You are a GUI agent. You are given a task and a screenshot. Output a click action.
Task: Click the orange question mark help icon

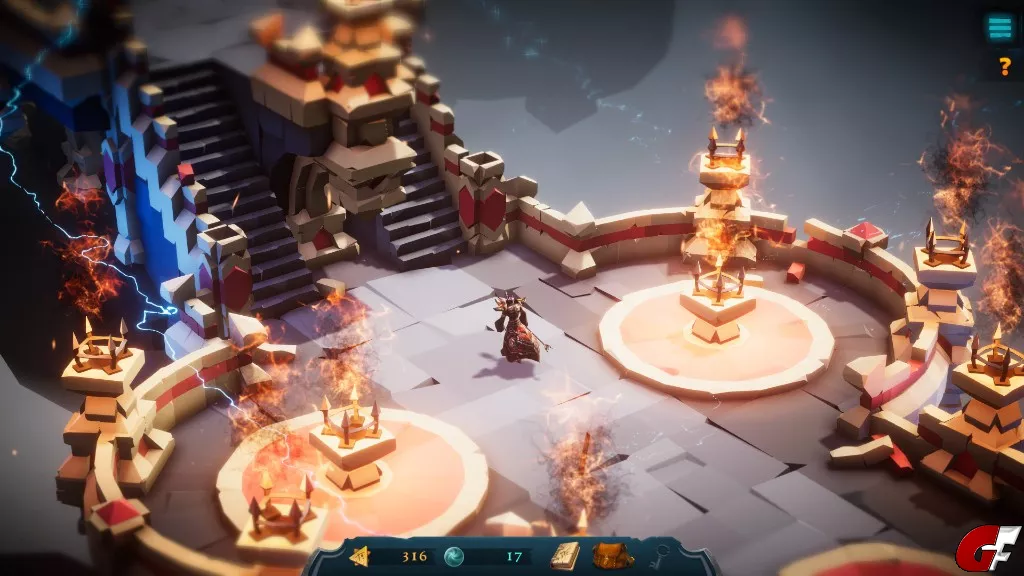tap(1004, 67)
